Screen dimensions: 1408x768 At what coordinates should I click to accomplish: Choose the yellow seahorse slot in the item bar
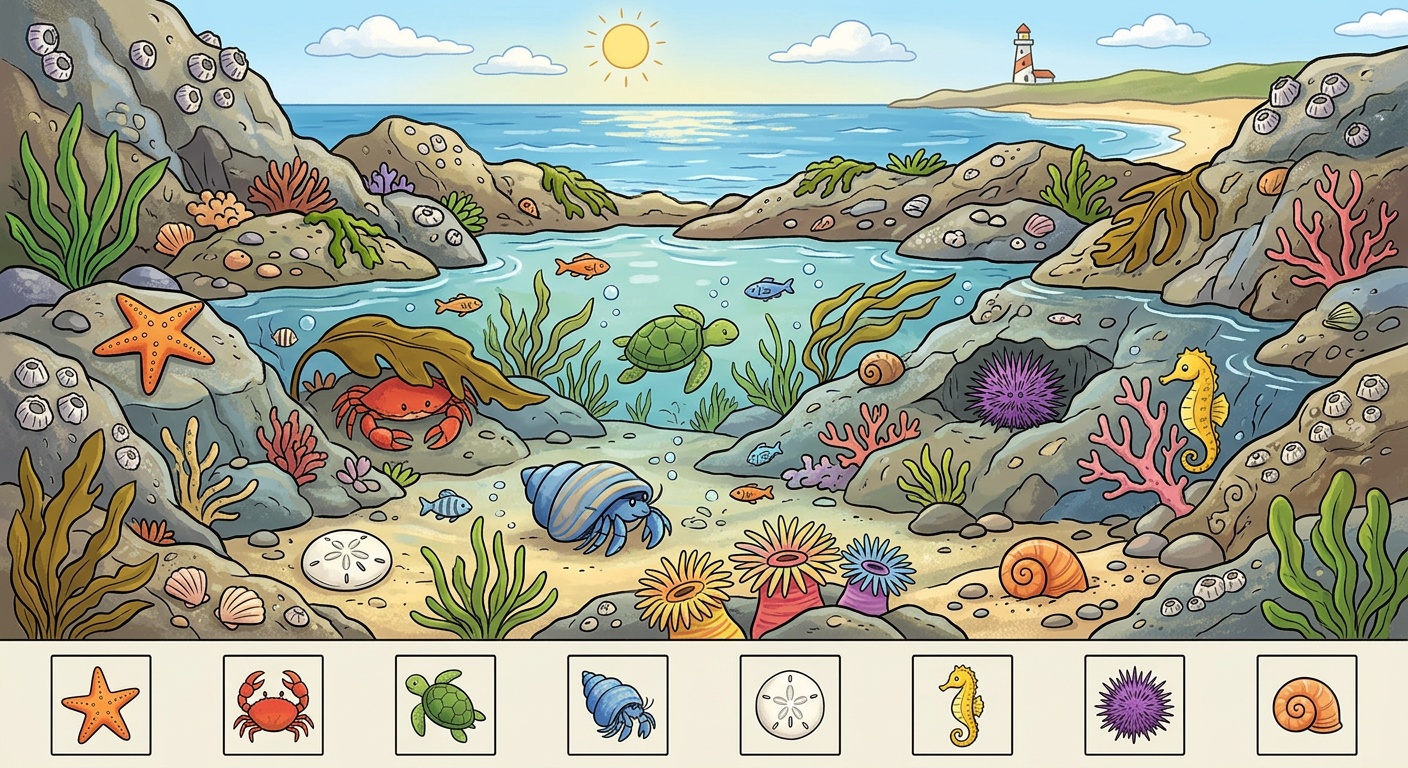coord(962,705)
